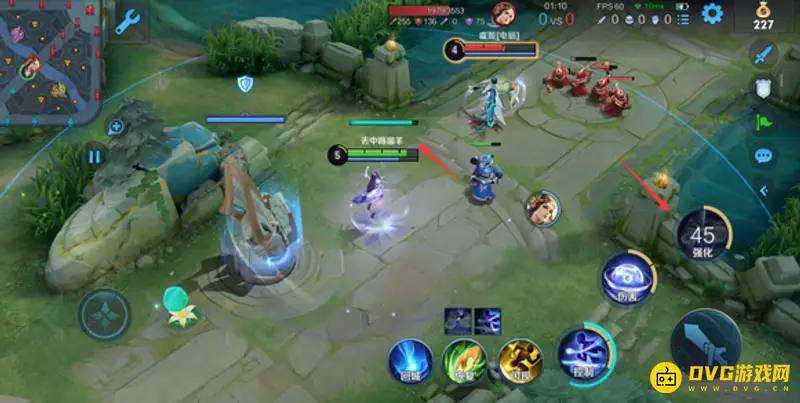Use the green Restore (恢复) heal skill
The height and width of the screenshot is (403, 800).
(x=465, y=361)
